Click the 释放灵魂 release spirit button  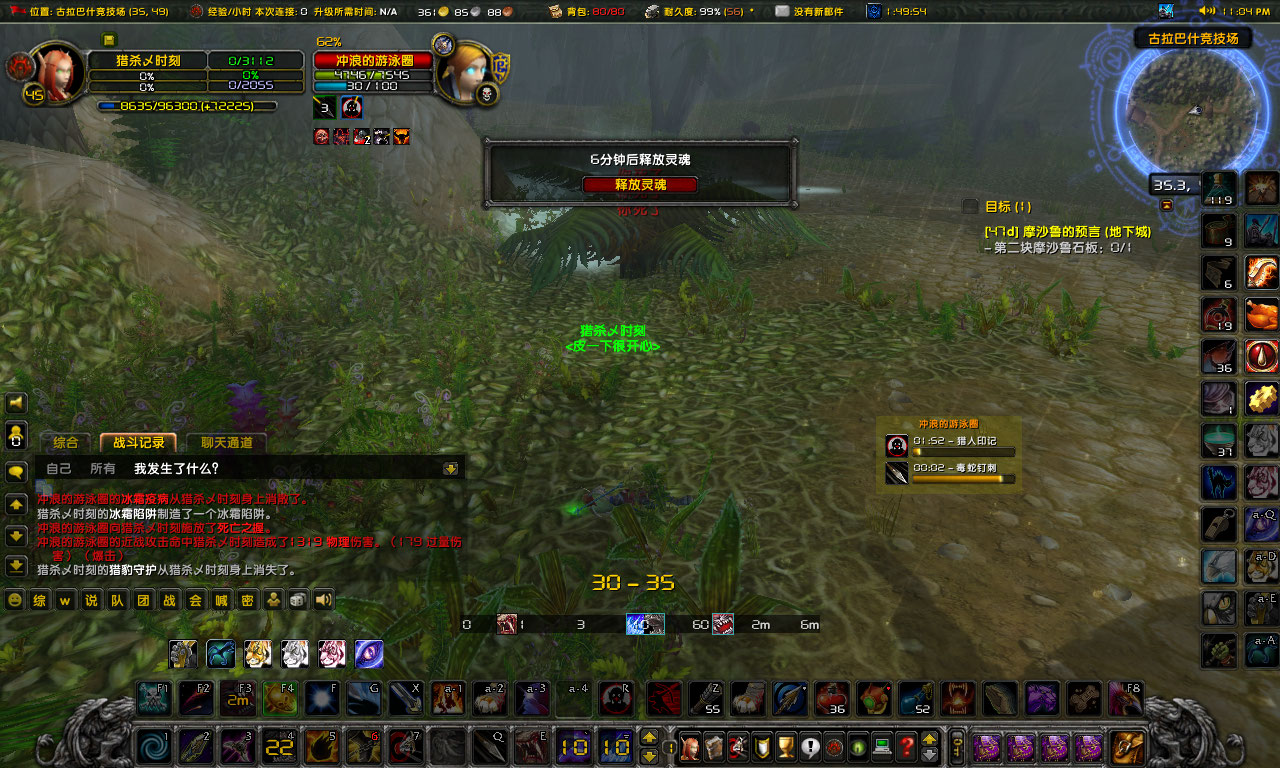(640, 184)
